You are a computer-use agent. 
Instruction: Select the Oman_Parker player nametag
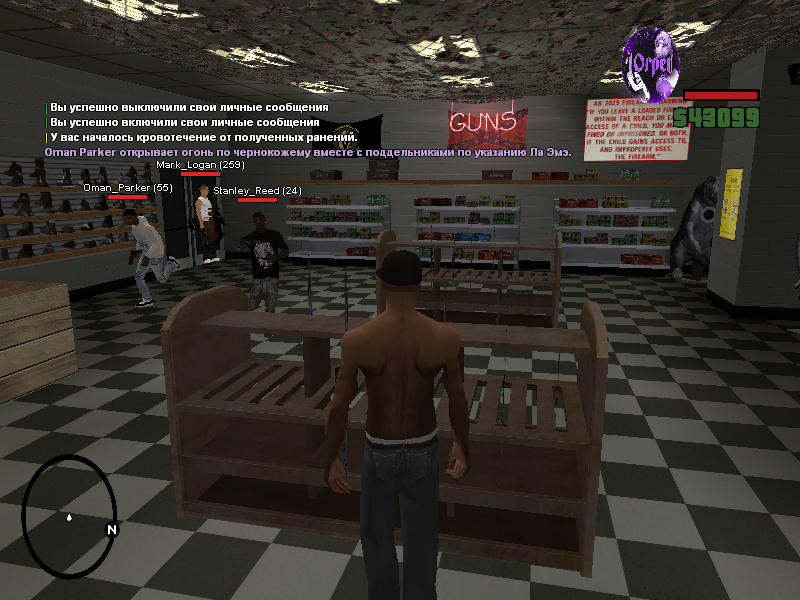(x=127, y=188)
